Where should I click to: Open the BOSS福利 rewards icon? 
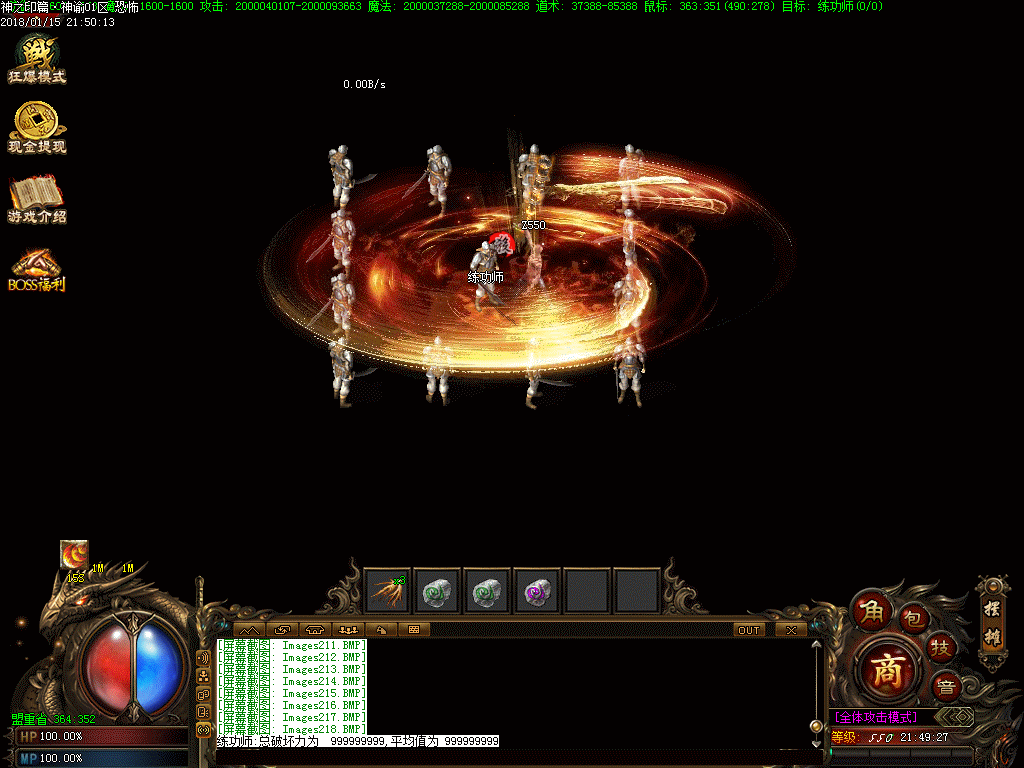tap(37, 268)
